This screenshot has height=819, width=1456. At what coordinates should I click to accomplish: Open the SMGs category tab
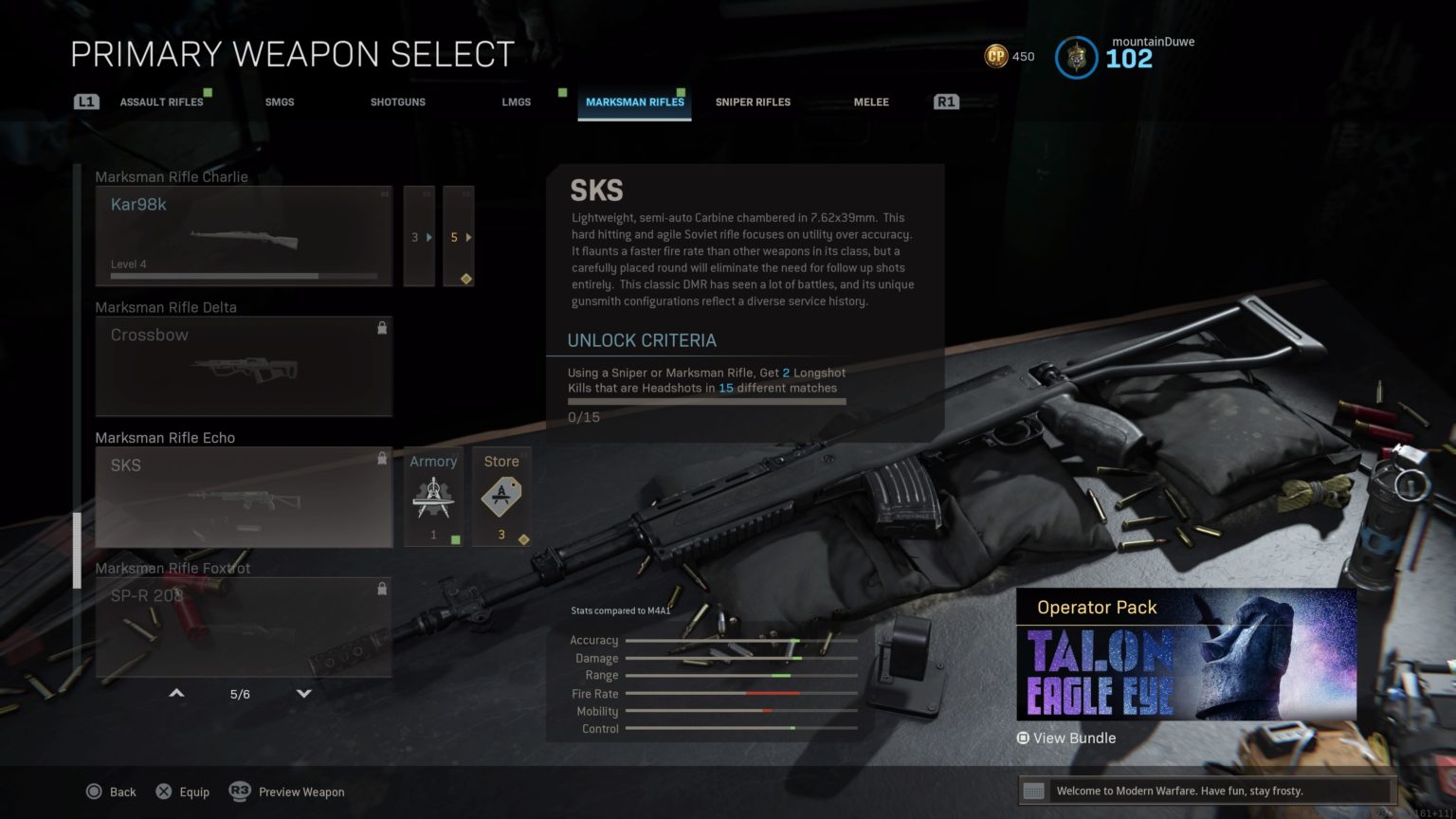pyautogui.click(x=280, y=101)
